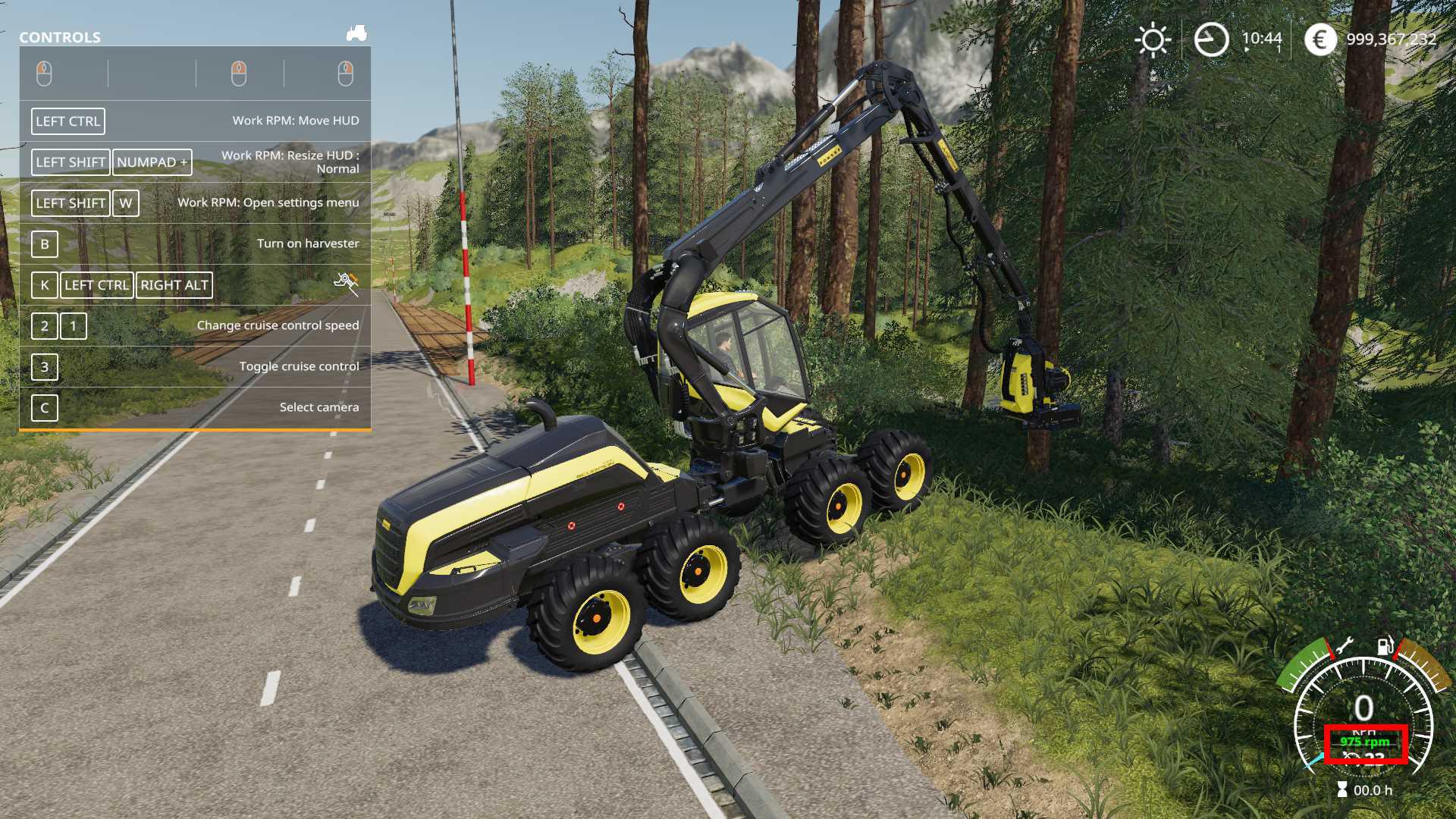Screen dimensions: 1456x819
Task: Click the tractor icon on the Controls header
Action: (356, 33)
